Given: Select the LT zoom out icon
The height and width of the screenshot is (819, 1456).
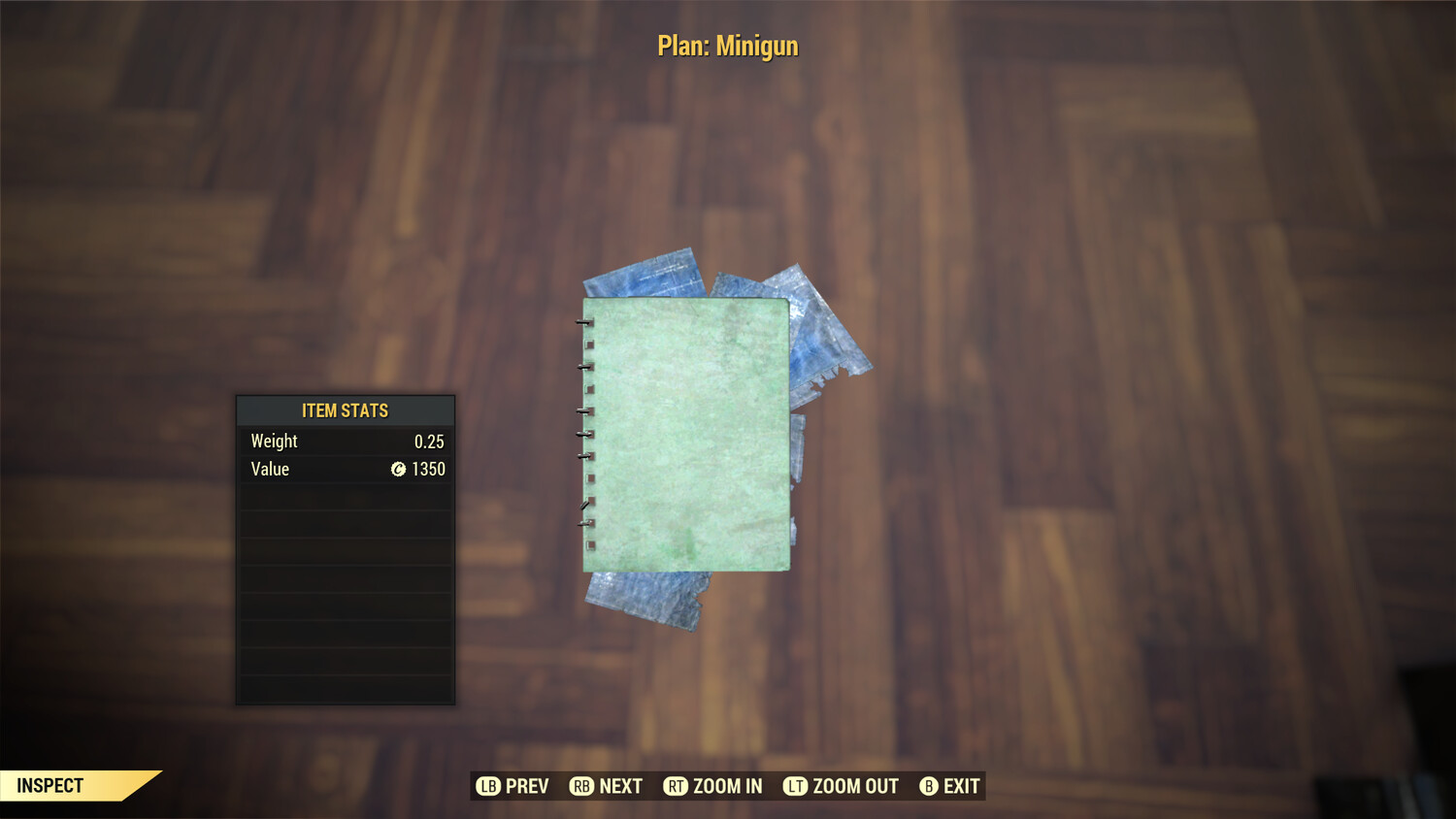Looking at the screenshot, I should click(794, 786).
